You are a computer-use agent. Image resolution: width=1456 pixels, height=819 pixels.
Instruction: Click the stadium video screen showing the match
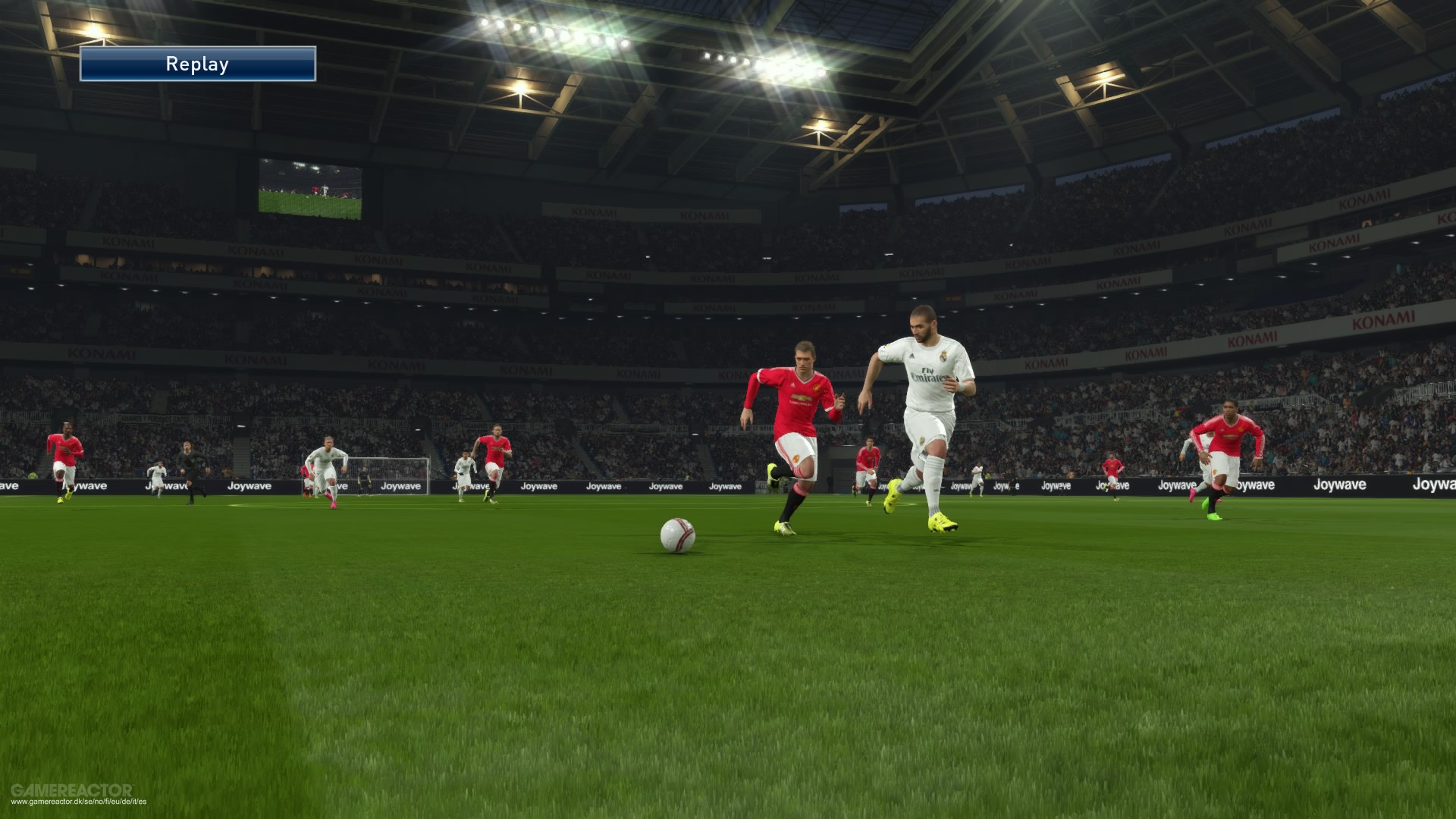pos(312,188)
